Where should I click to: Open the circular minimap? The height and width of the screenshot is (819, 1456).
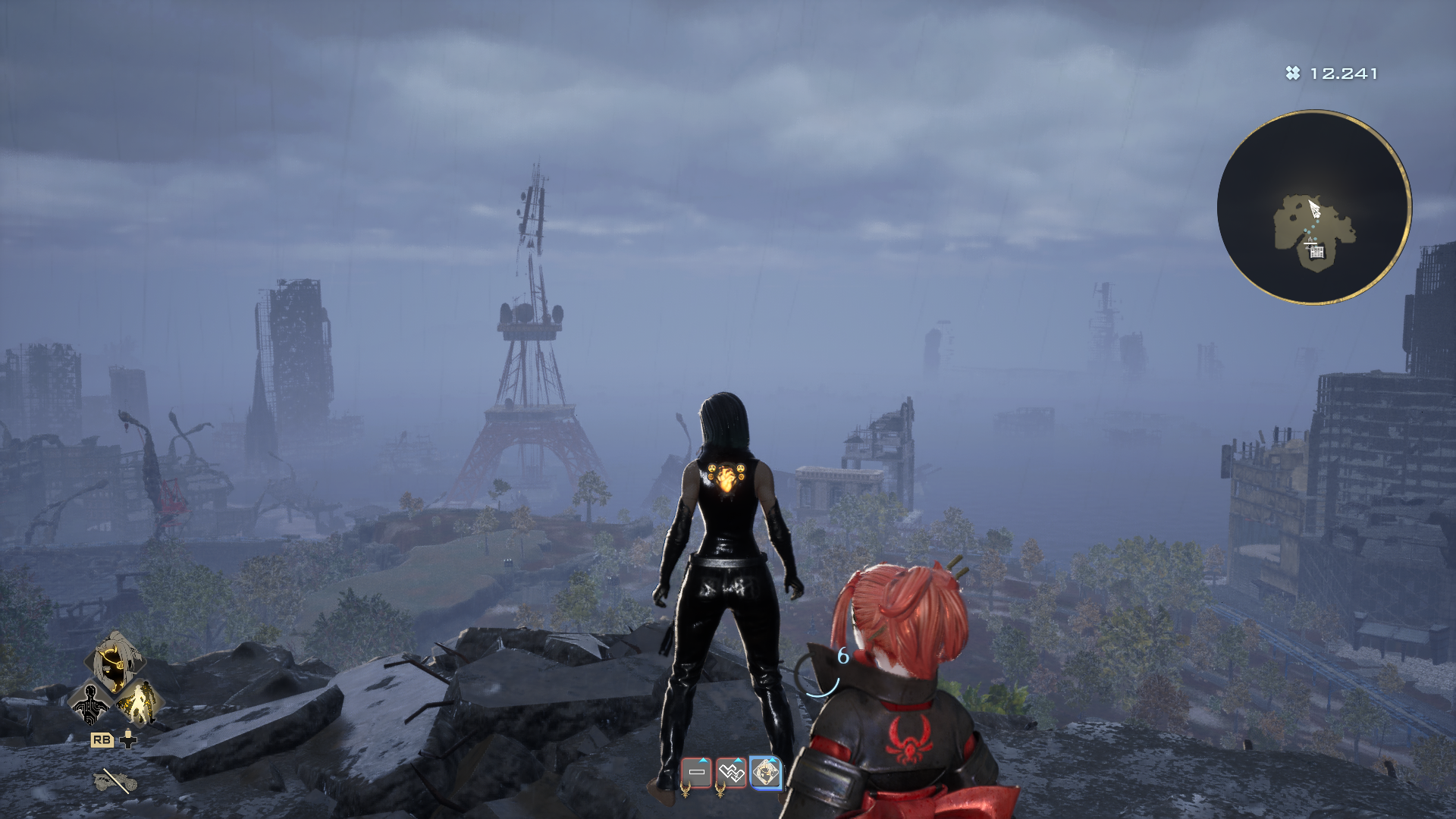click(1313, 207)
